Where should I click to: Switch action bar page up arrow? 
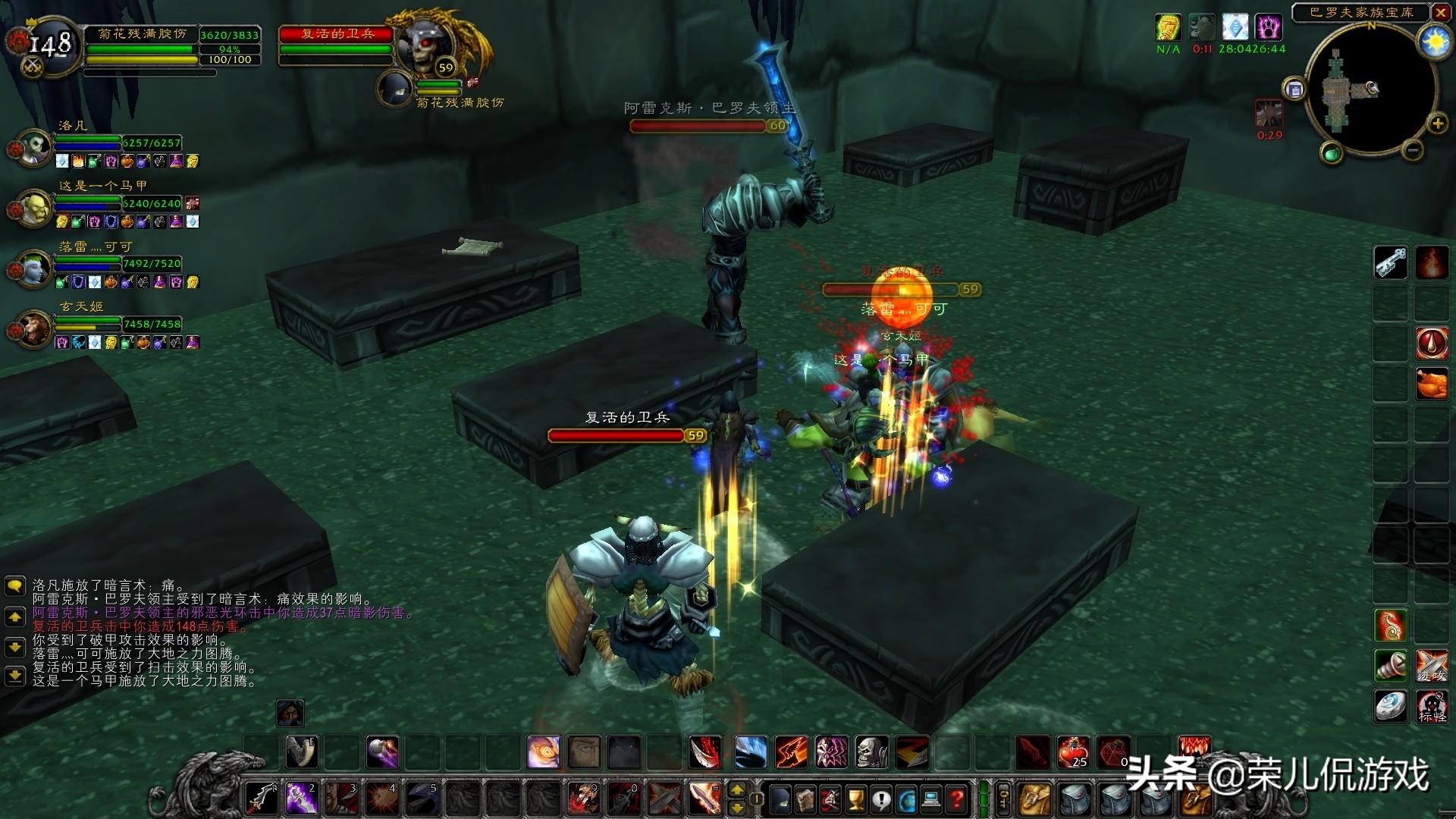736,791
